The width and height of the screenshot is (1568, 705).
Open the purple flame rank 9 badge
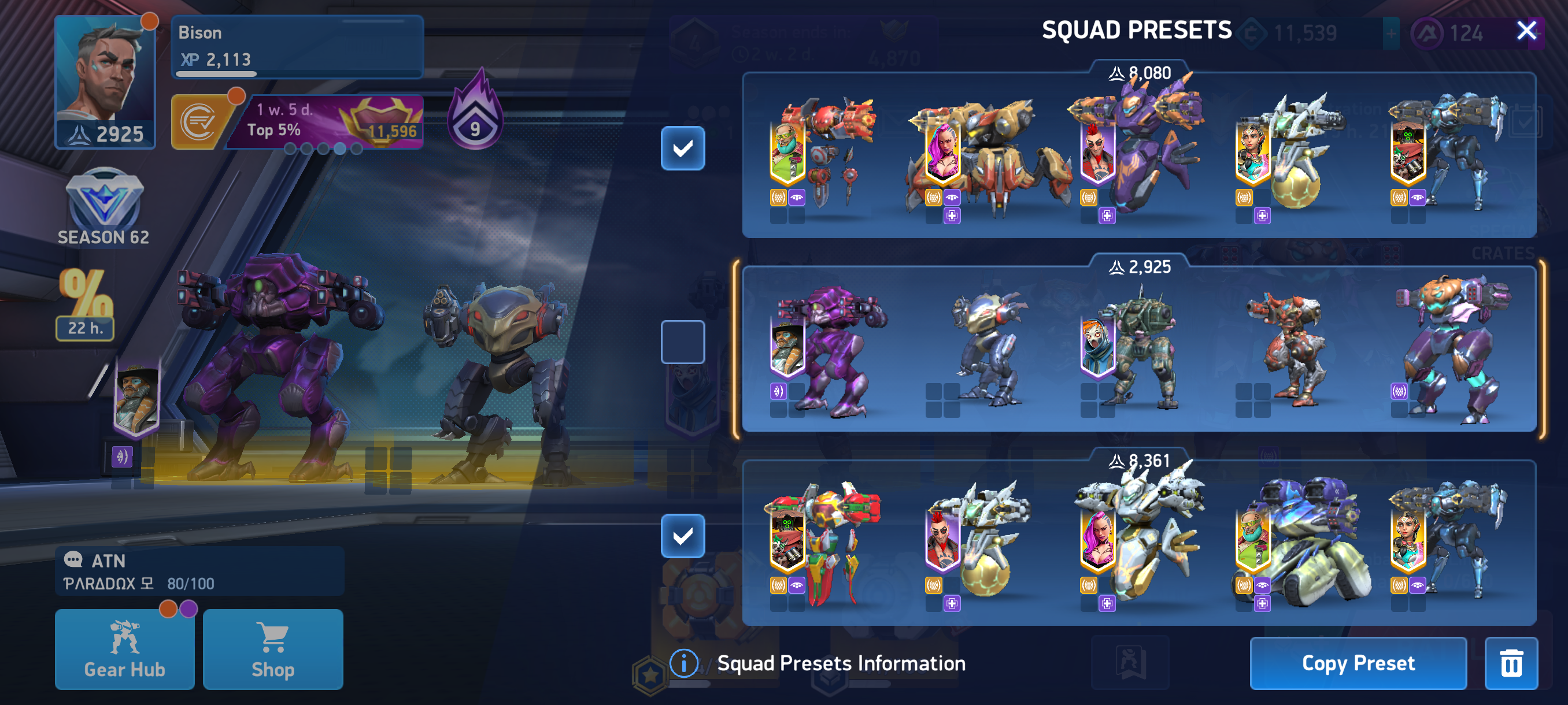click(x=475, y=113)
